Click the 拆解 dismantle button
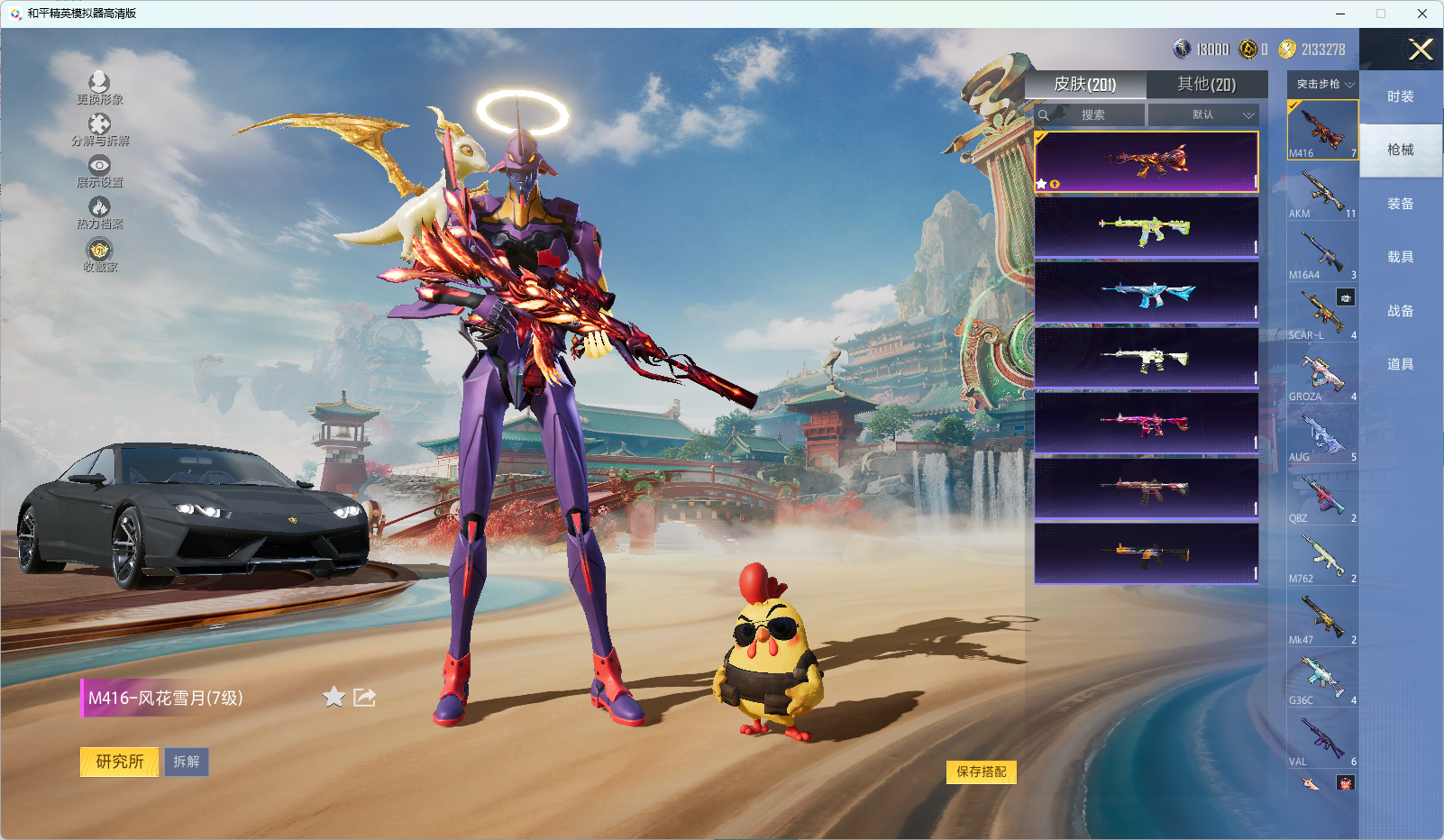Image resolution: width=1444 pixels, height=840 pixels. click(187, 762)
